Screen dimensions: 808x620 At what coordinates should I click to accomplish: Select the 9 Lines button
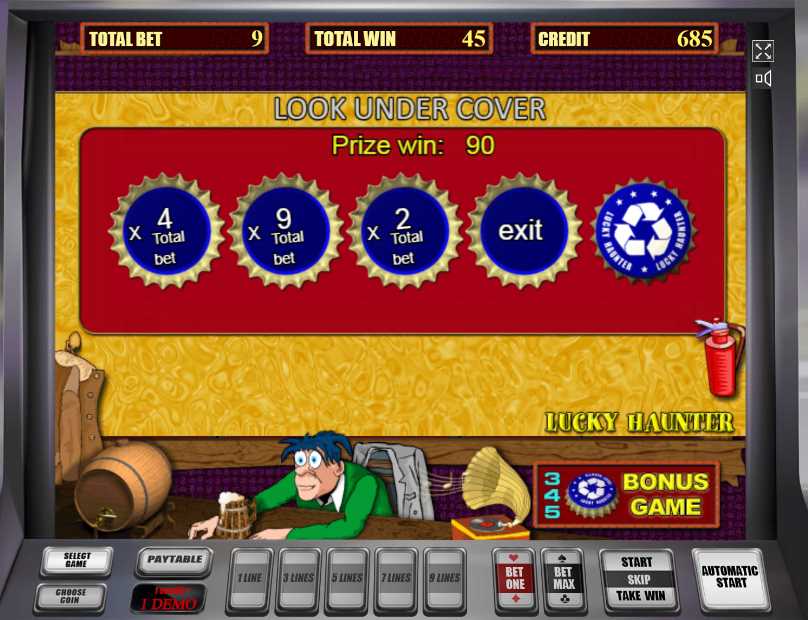pos(446,579)
